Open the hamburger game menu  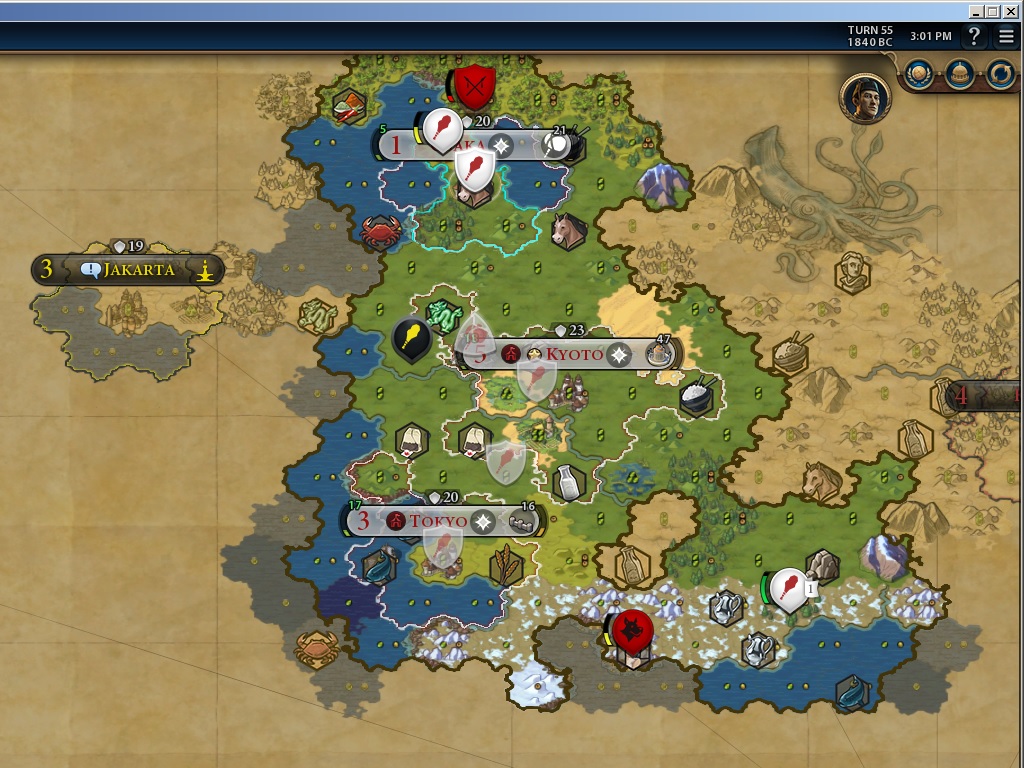[1006, 37]
